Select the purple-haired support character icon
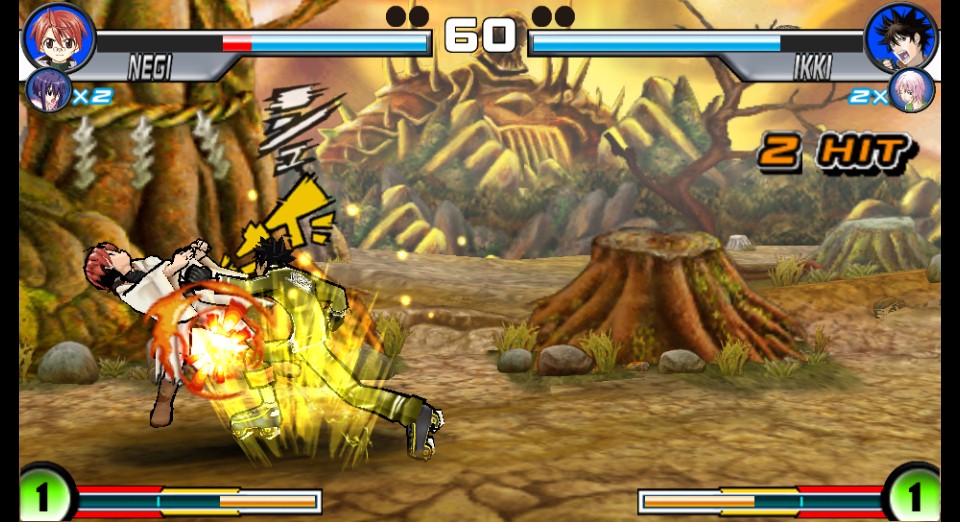 pos(47,91)
